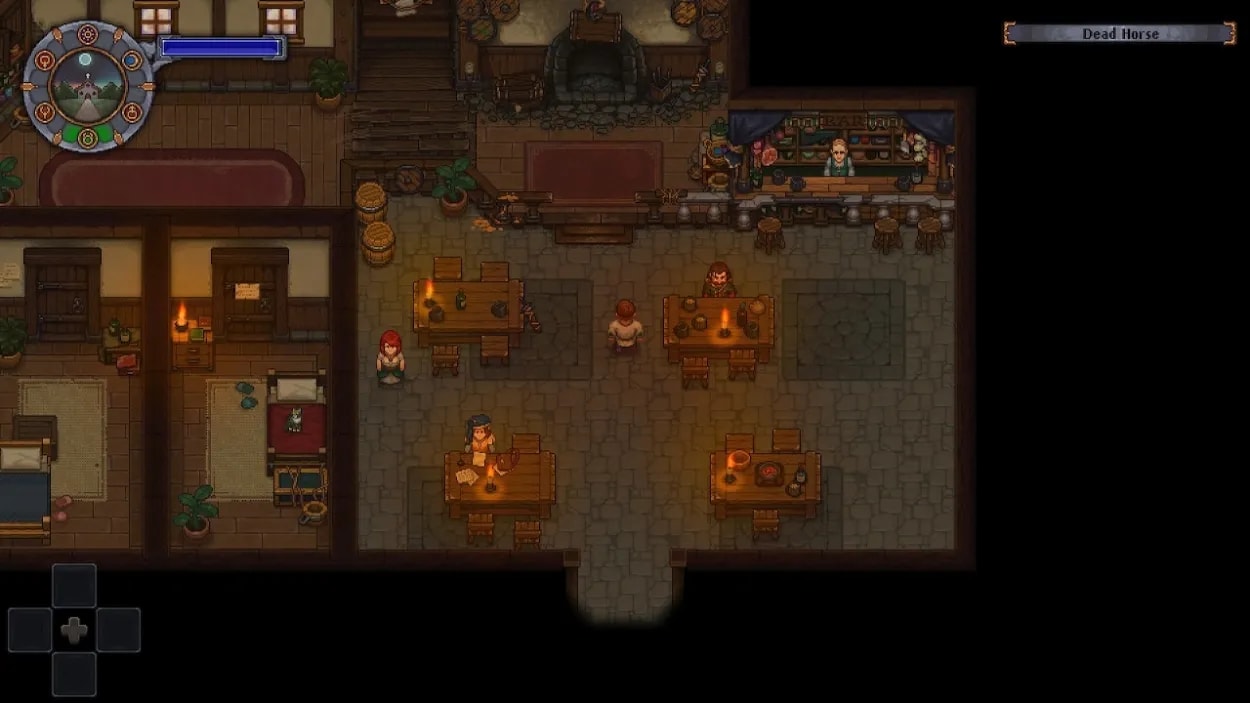Tap the D-pad right button
The width and height of the screenshot is (1250, 703).
point(118,630)
